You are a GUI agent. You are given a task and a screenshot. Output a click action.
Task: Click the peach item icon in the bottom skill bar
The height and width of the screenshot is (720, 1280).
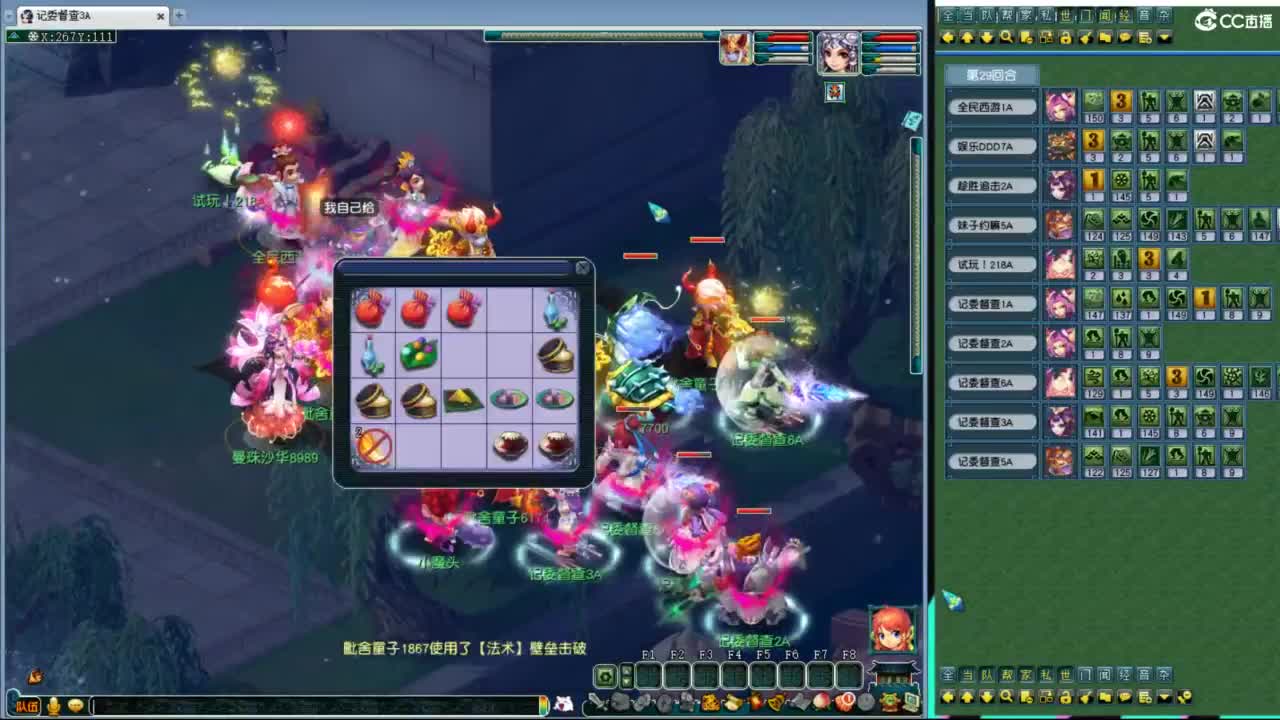point(821,701)
